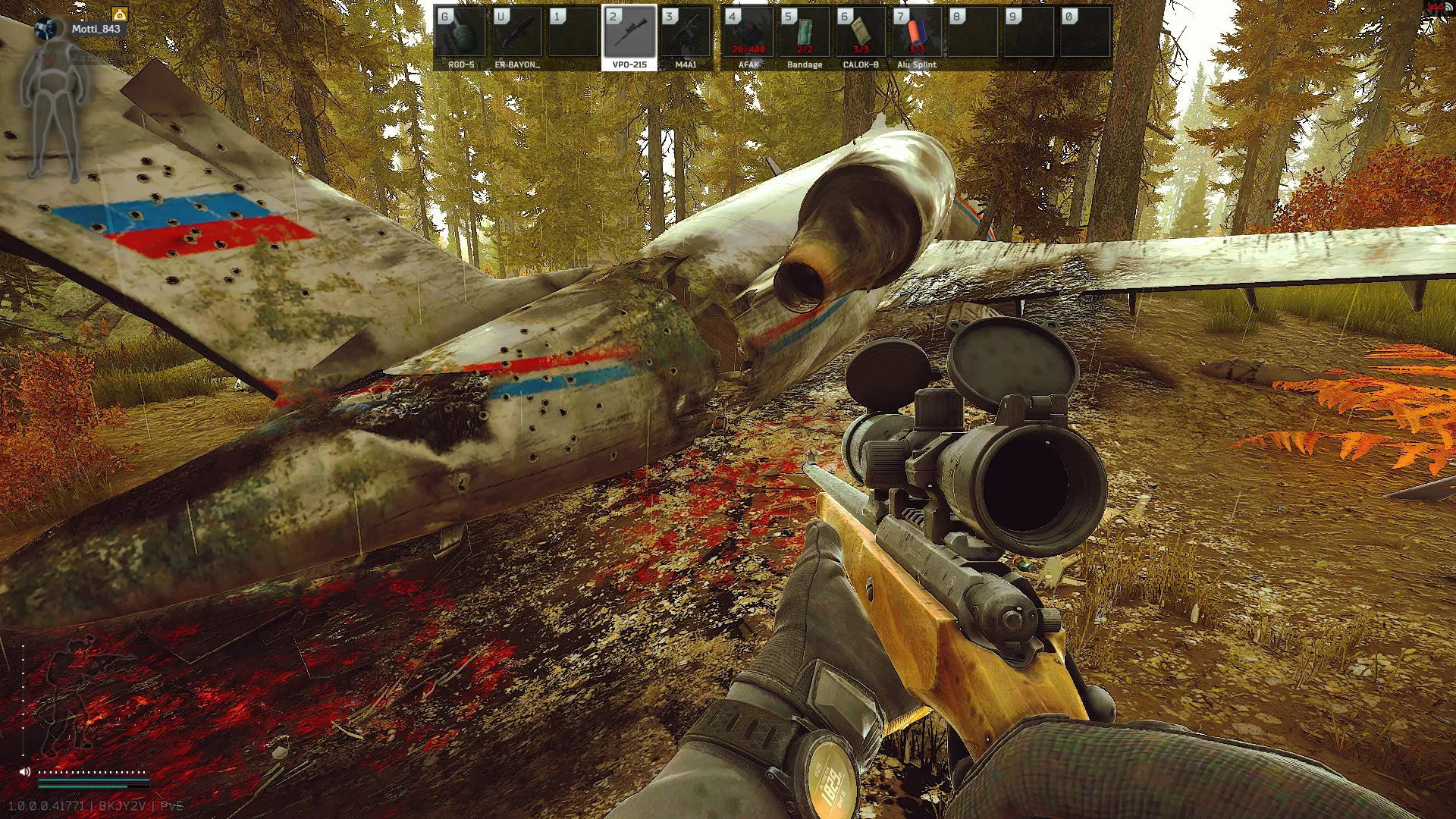
Task: Use the CALOK-B hemostatic slot
Action: (x=861, y=37)
